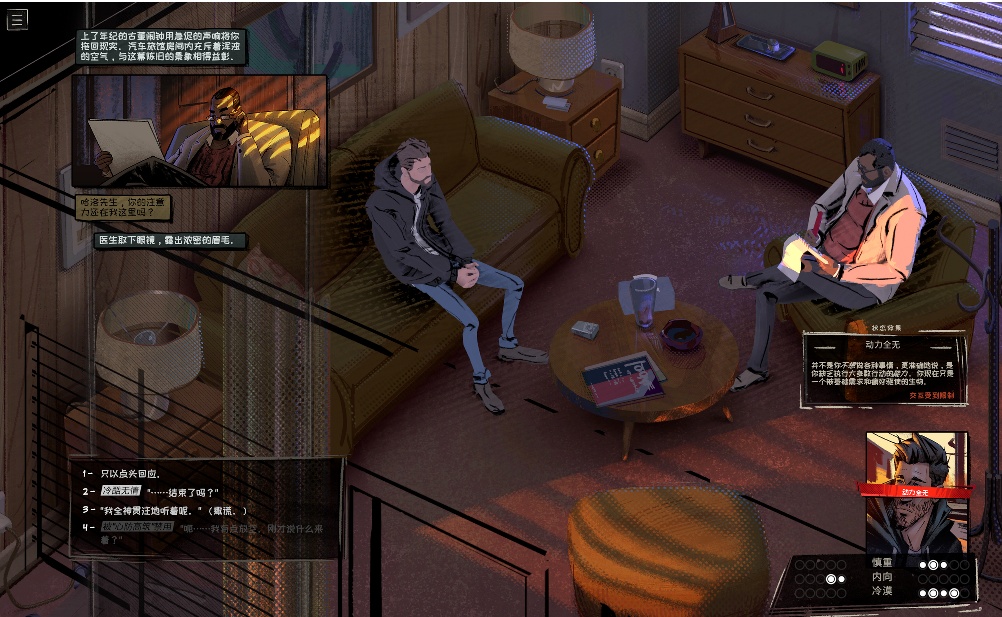The image size is (1002, 617).
Task: Open the hamburger menu icon
Action: 17,20
